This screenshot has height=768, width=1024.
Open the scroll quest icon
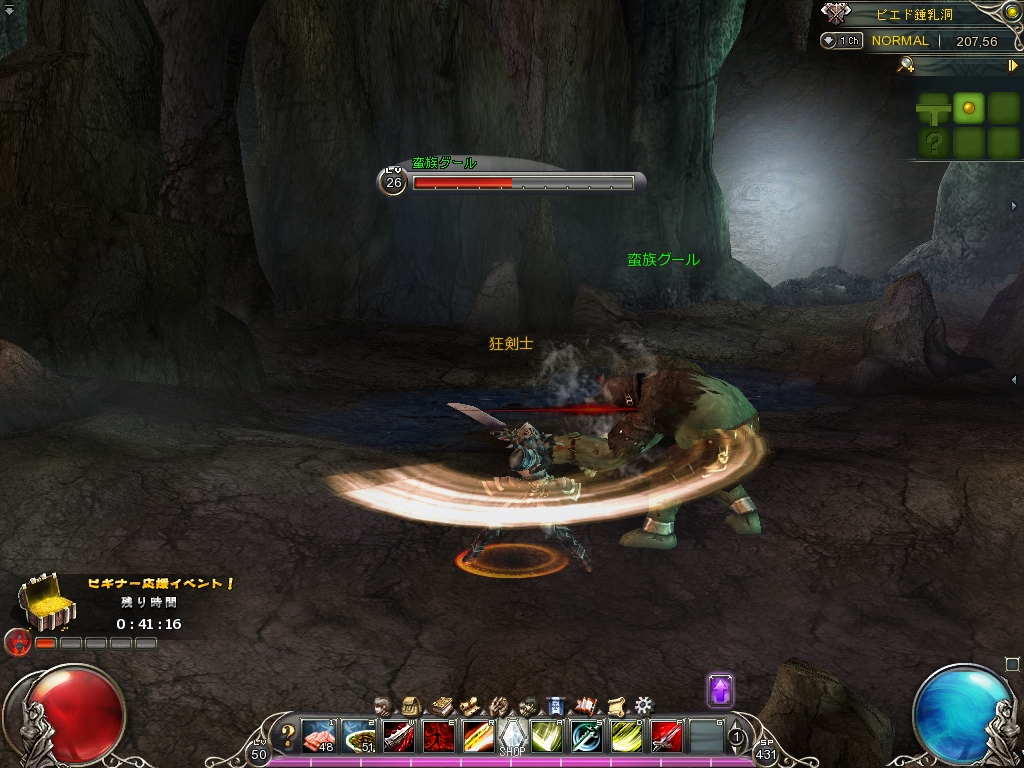point(615,705)
